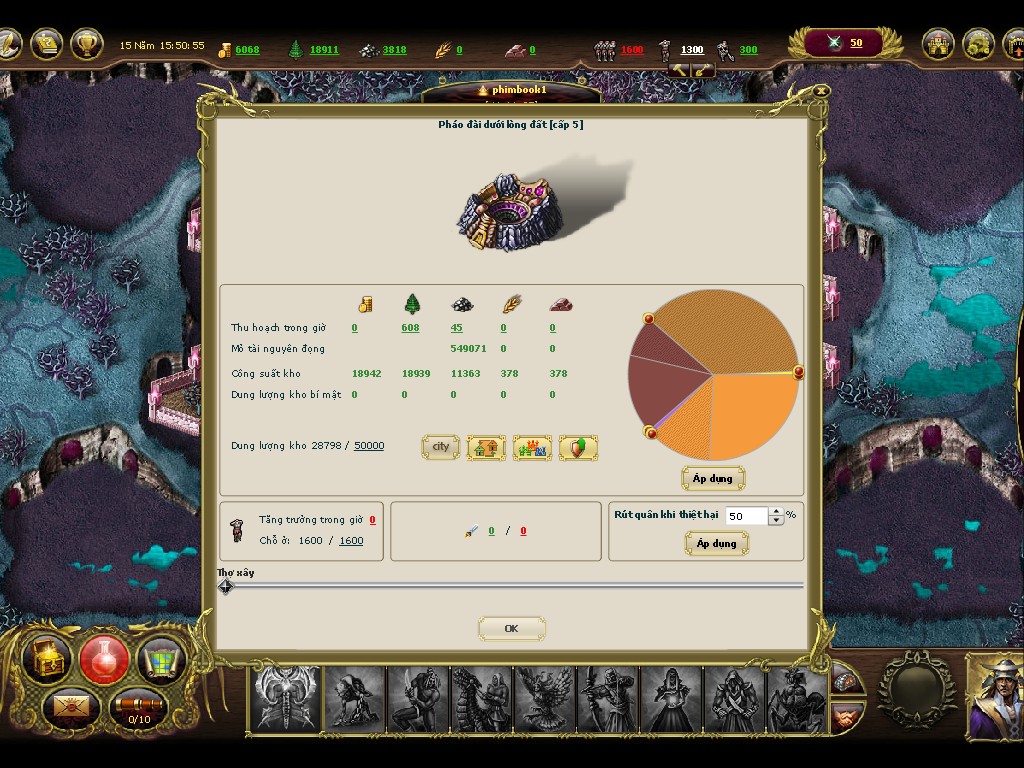Open the treasure chest menu

pos(47,658)
